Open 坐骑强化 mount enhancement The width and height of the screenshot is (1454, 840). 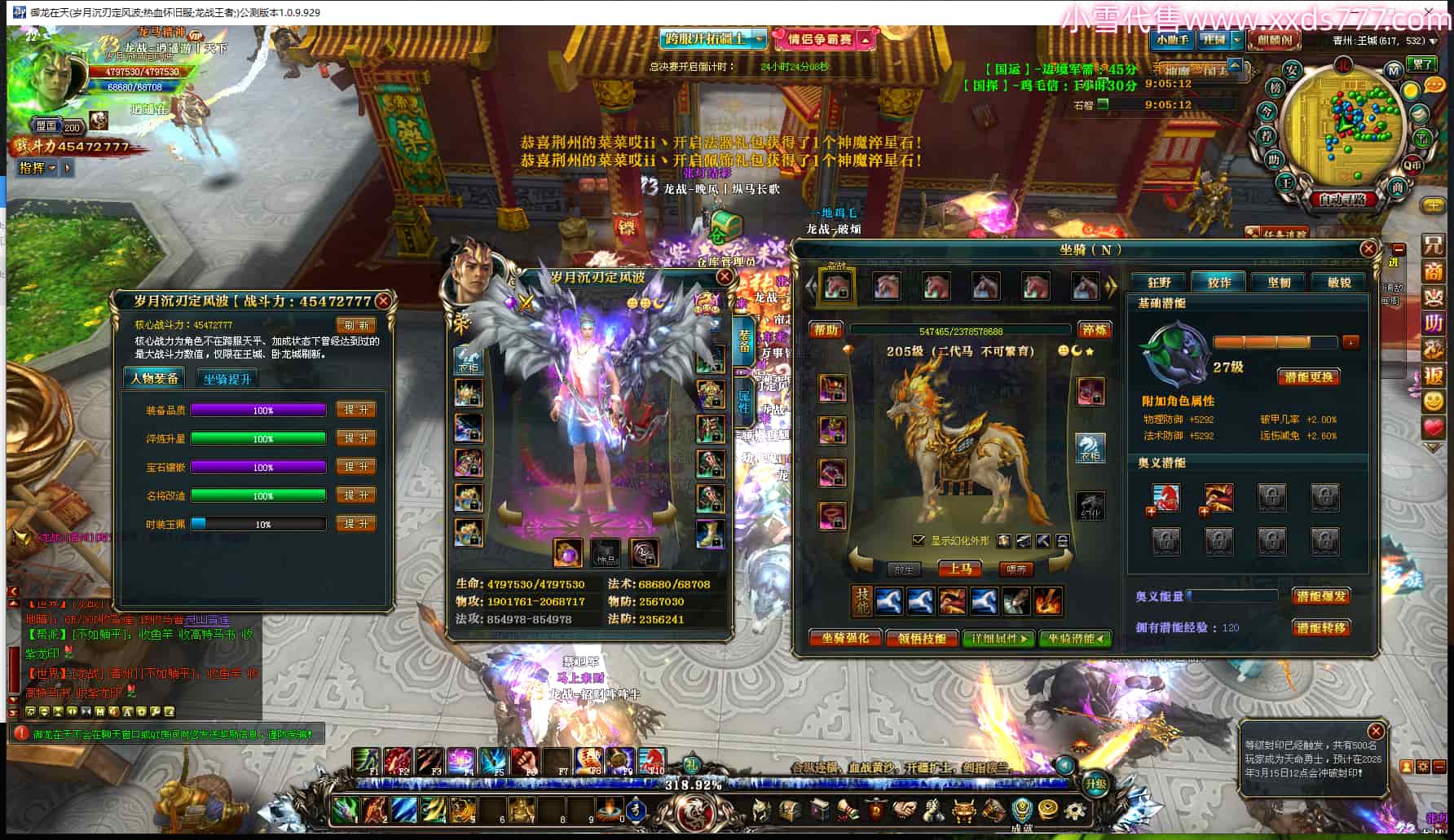844,639
